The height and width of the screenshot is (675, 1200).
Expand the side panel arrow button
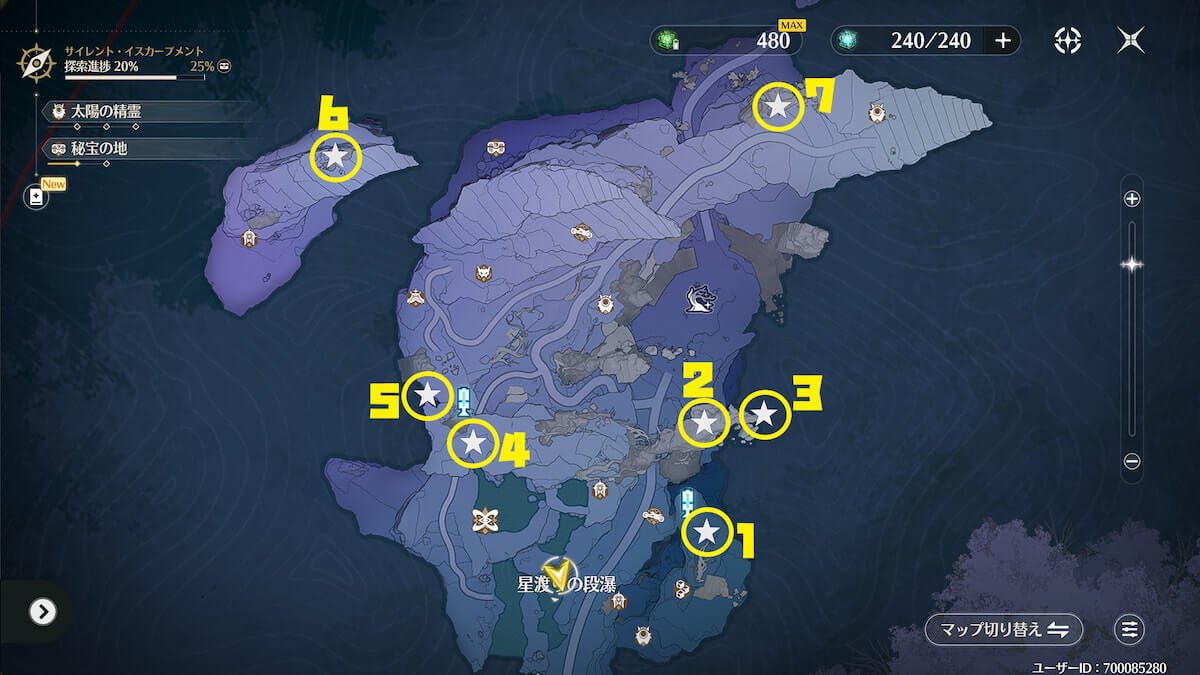42,611
